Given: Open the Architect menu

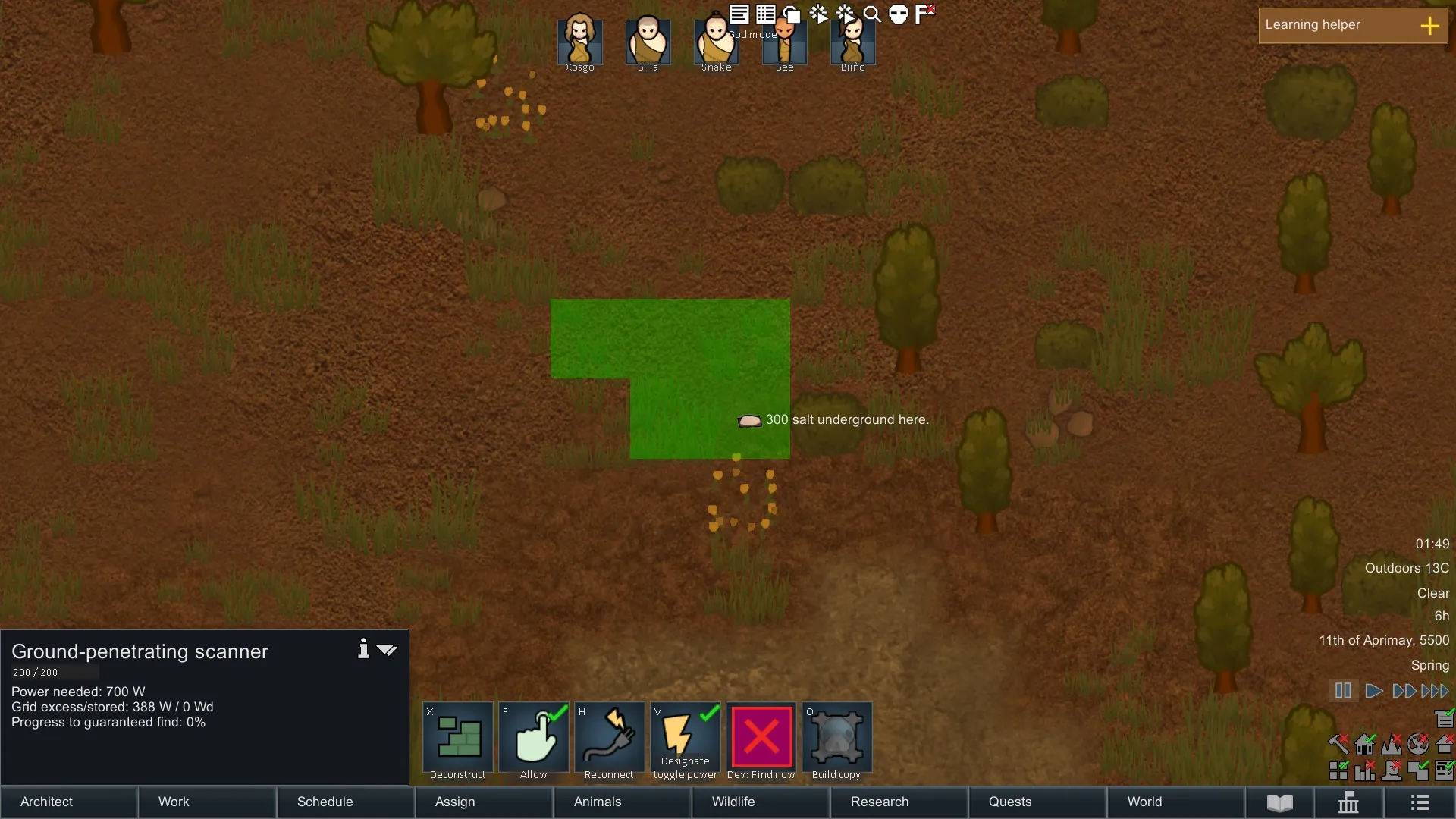Looking at the screenshot, I should [68, 802].
